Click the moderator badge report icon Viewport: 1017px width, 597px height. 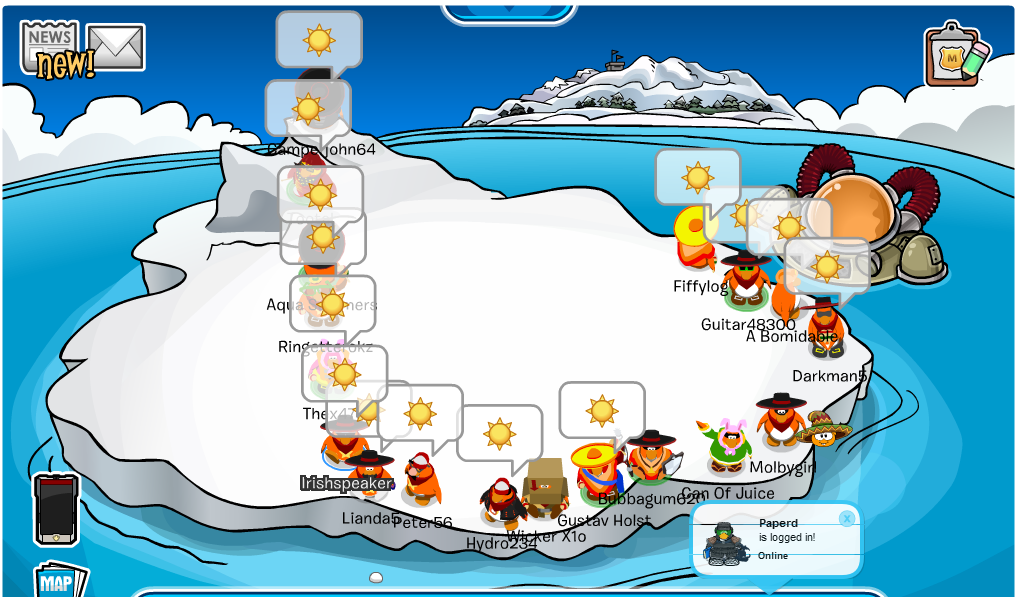click(x=954, y=56)
